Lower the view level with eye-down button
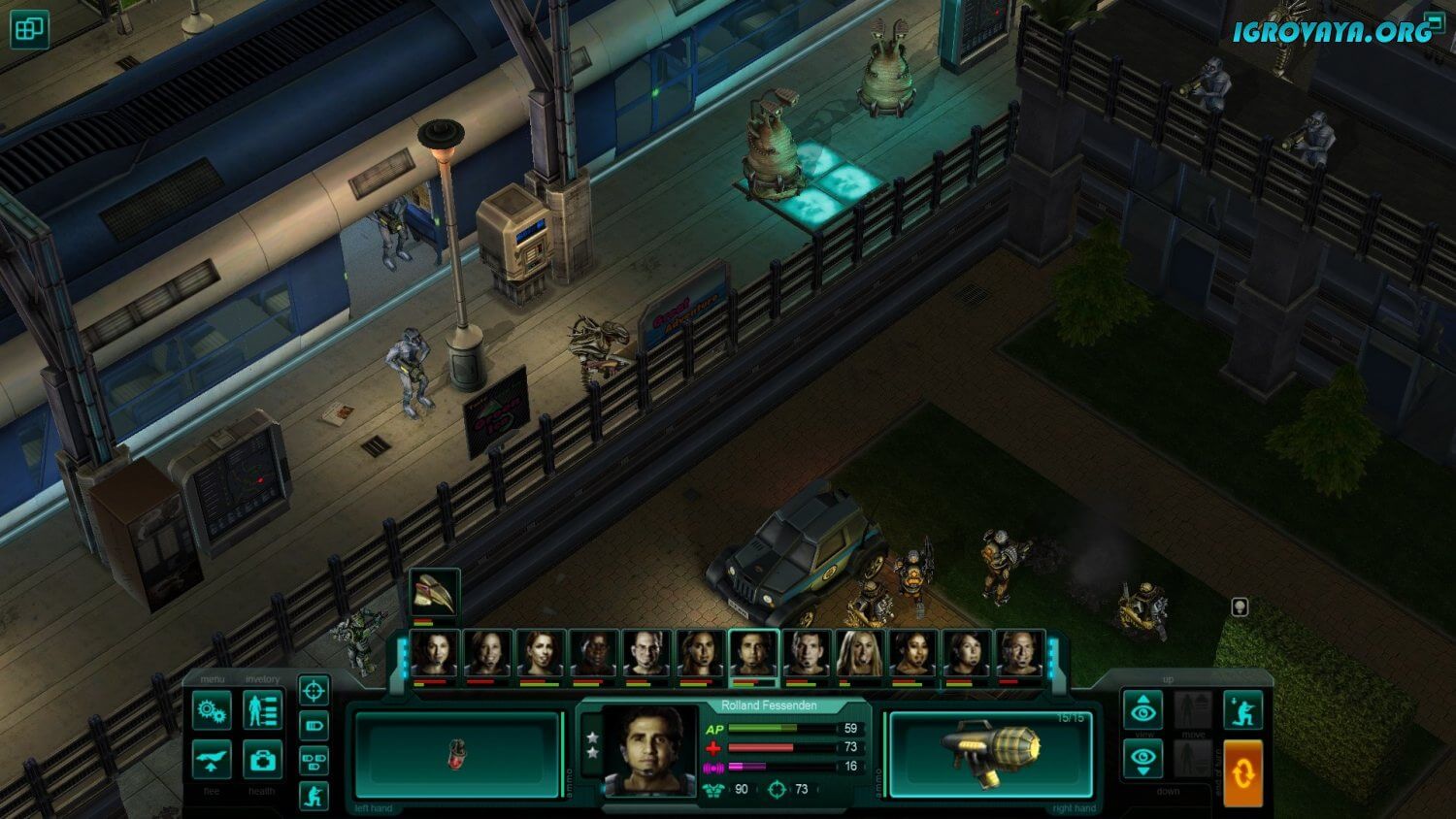This screenshot has width=1456, height=819. click(x=1143, y=760)
